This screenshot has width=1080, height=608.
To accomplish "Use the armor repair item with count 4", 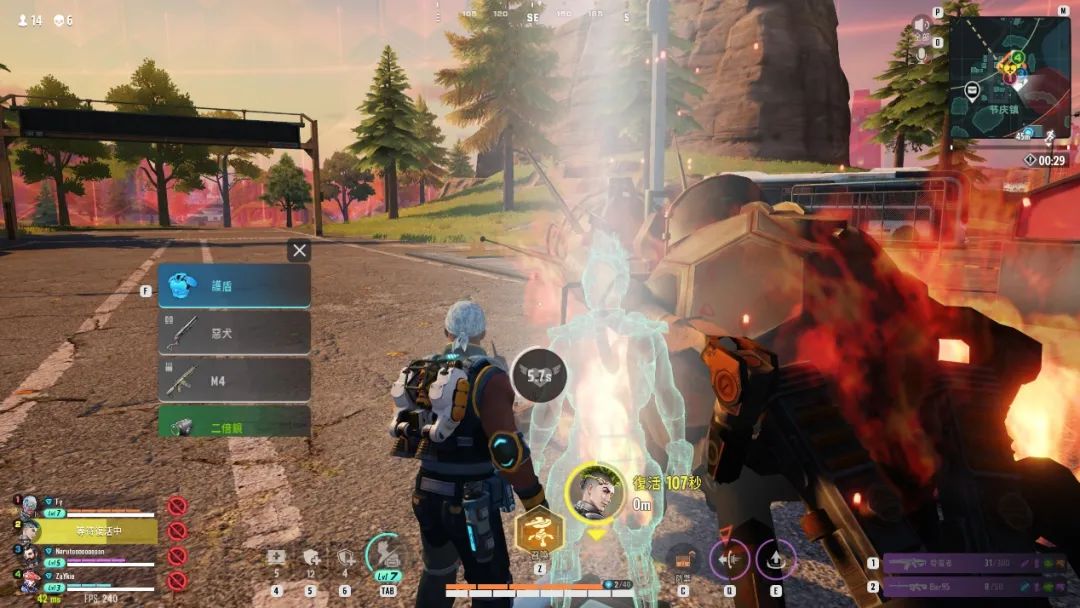I will point(346,559).
